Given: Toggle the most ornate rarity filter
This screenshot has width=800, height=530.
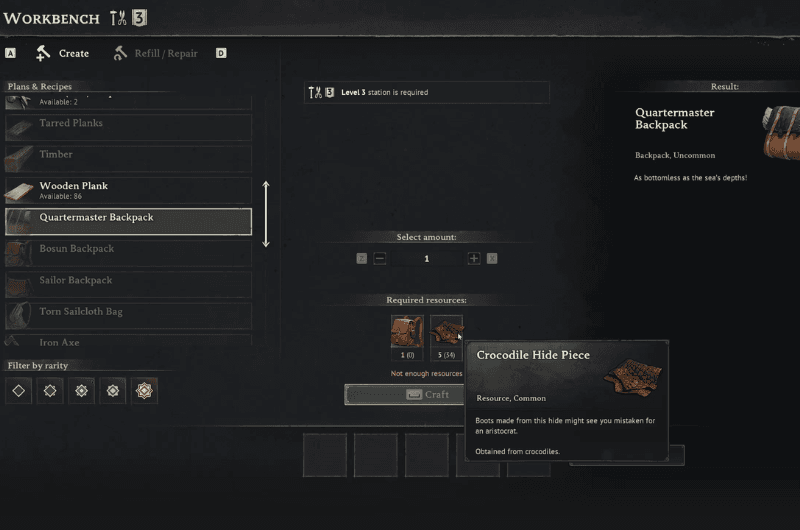Looking at the screenshot, I should point(144,391).
